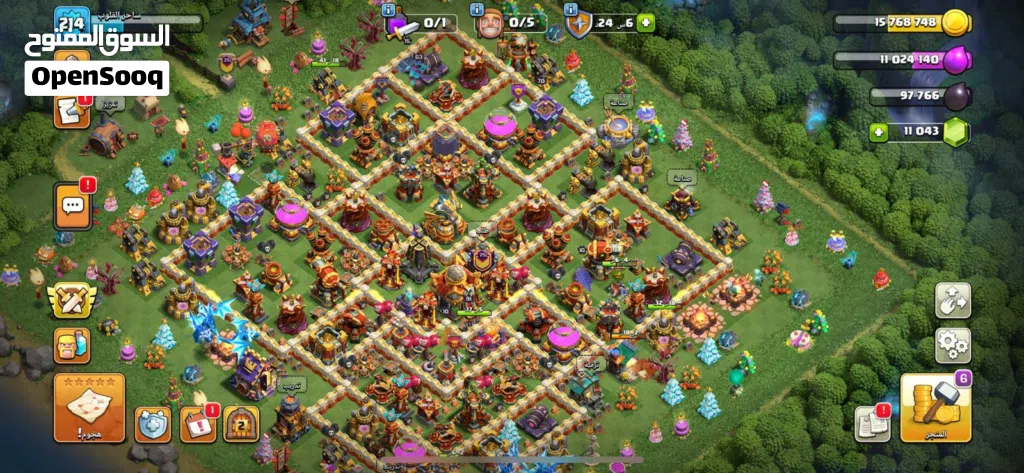Open the barbarian army training button
1024x473 pixels.
(72, 345)
